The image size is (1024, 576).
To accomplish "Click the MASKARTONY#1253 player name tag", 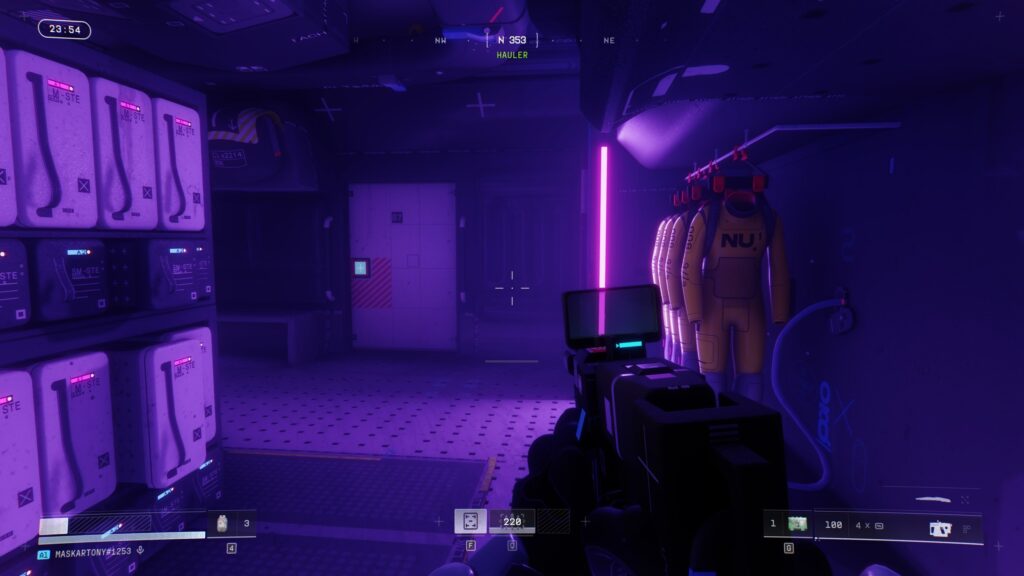I will [92, 551].
